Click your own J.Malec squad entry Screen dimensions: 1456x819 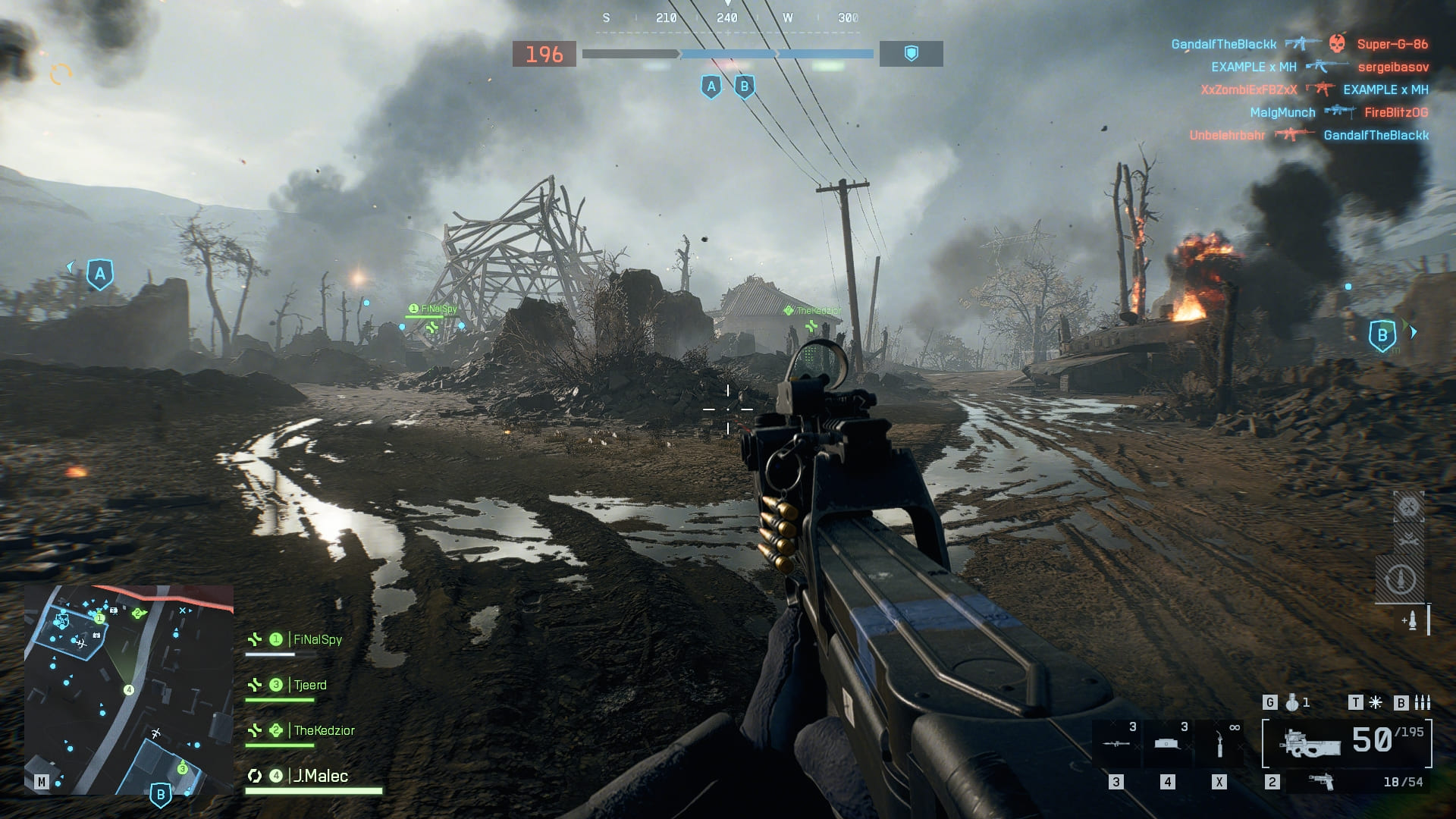320,777
